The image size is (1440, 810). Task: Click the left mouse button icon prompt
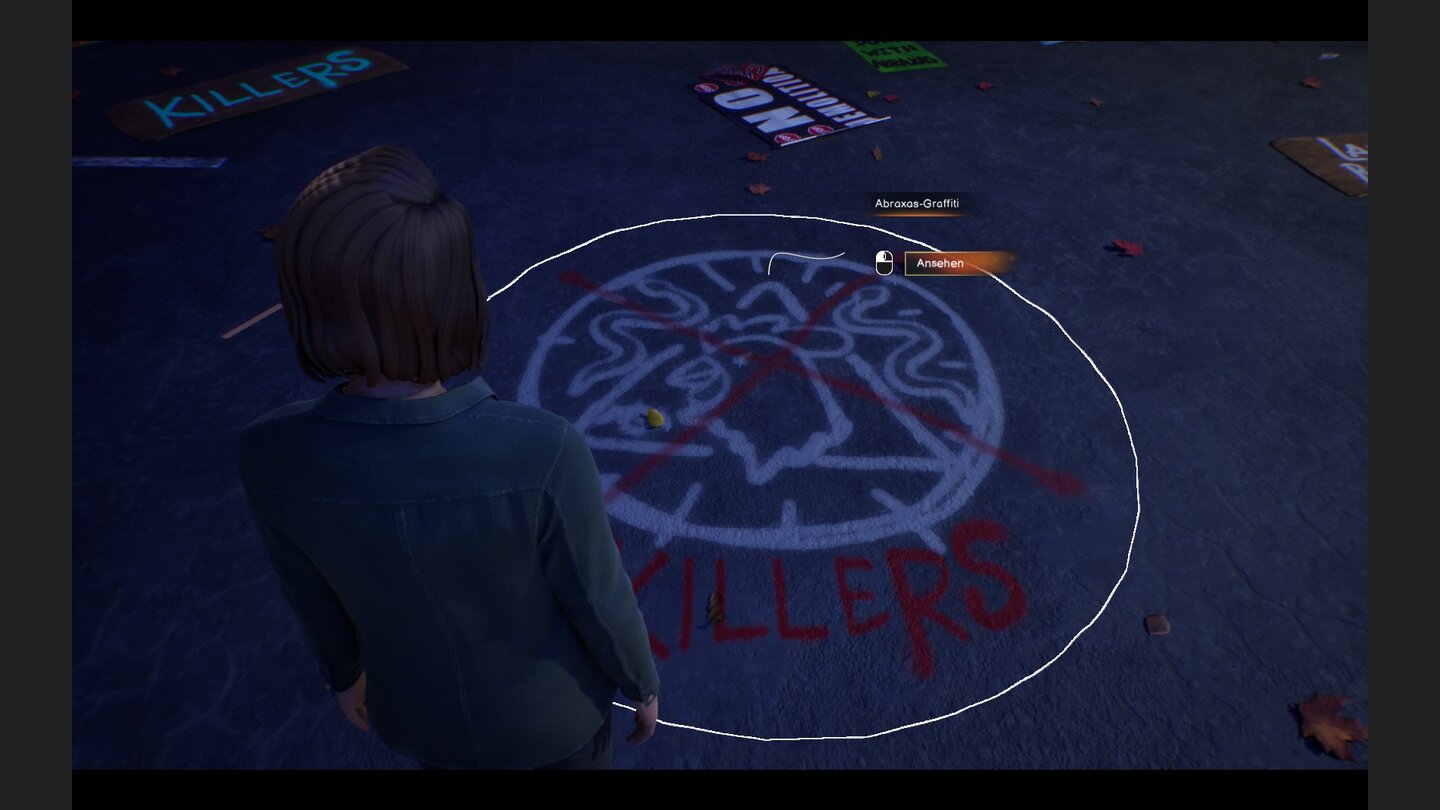[884, 264]
